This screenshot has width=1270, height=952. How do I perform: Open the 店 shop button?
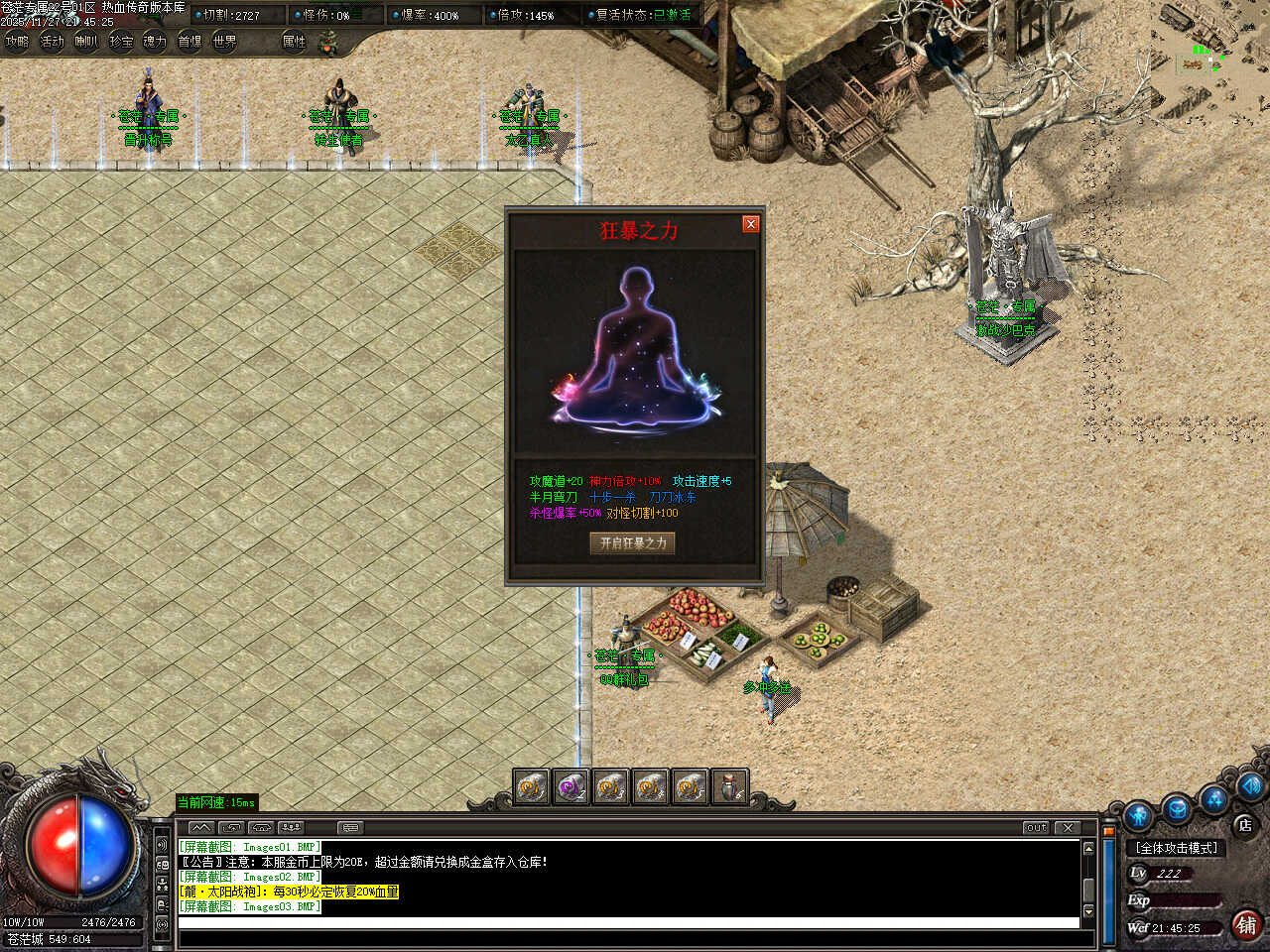(x=1244, y=824)
